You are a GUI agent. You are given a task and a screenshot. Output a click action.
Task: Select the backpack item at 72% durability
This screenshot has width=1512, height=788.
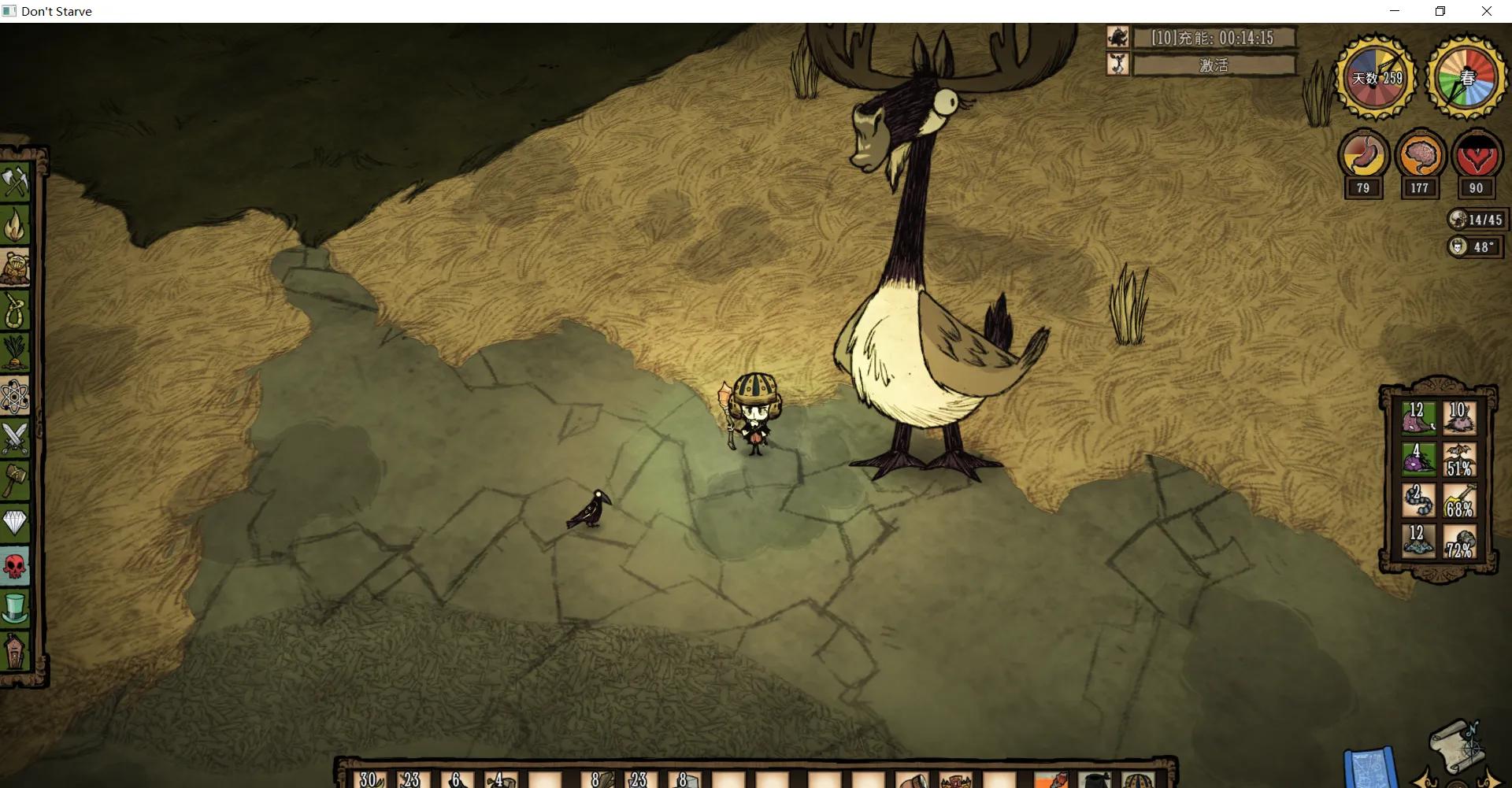(x=1459, y=542)
